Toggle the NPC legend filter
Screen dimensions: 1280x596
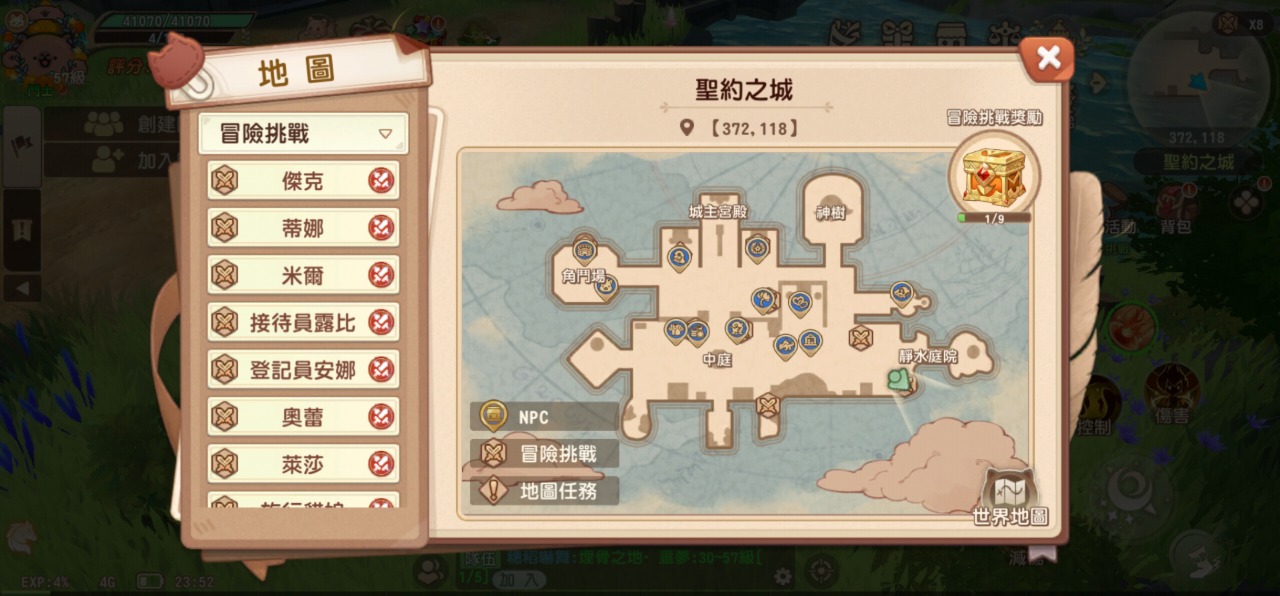coord(544,416)
